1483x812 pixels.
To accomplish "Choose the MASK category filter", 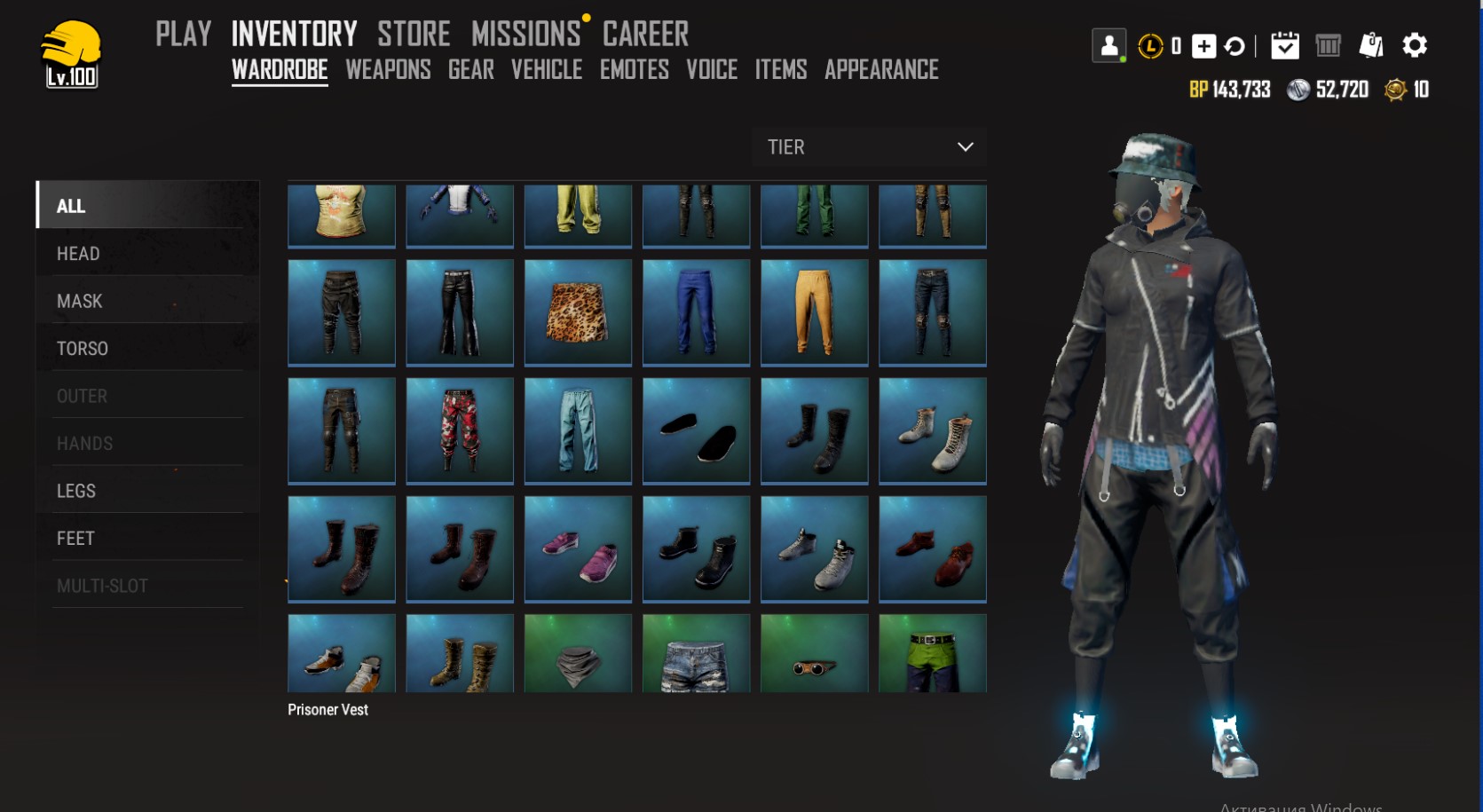I will 80,302.
